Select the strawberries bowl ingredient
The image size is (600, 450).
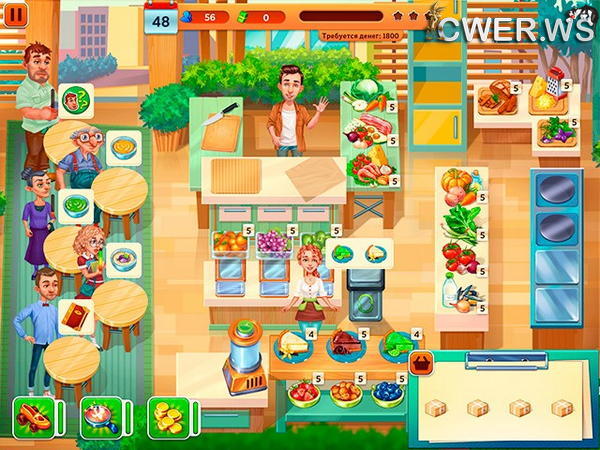coord(304,391)
